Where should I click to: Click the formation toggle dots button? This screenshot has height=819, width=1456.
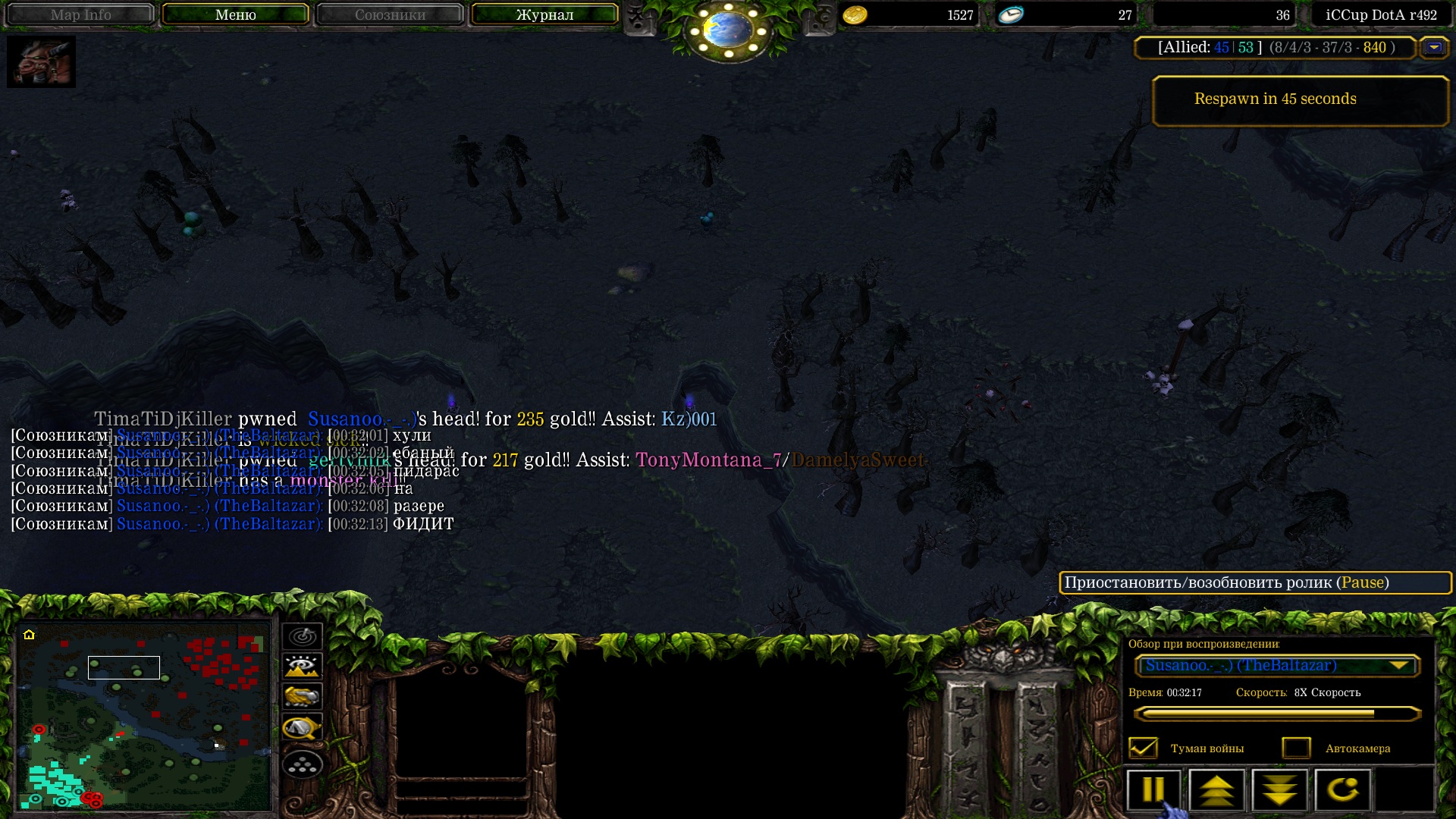pos(302,765)
